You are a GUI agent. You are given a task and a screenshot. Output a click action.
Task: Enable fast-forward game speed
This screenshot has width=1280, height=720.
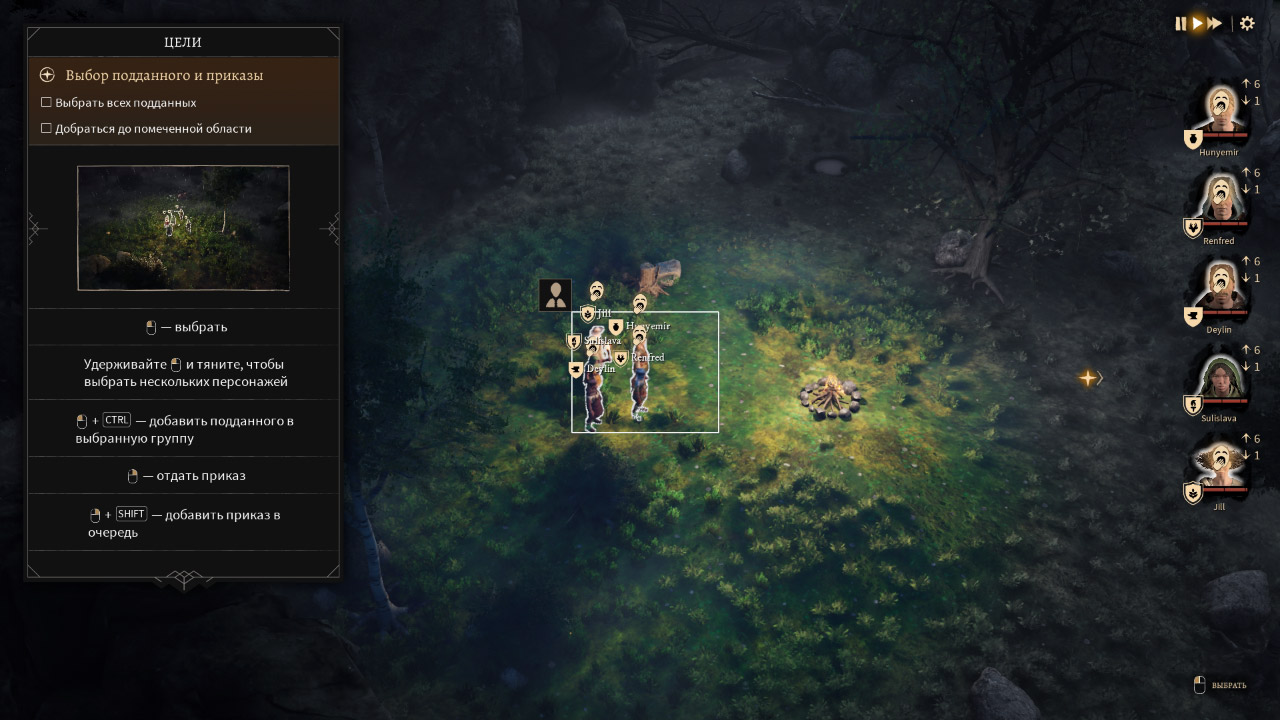click(1215, 23)
